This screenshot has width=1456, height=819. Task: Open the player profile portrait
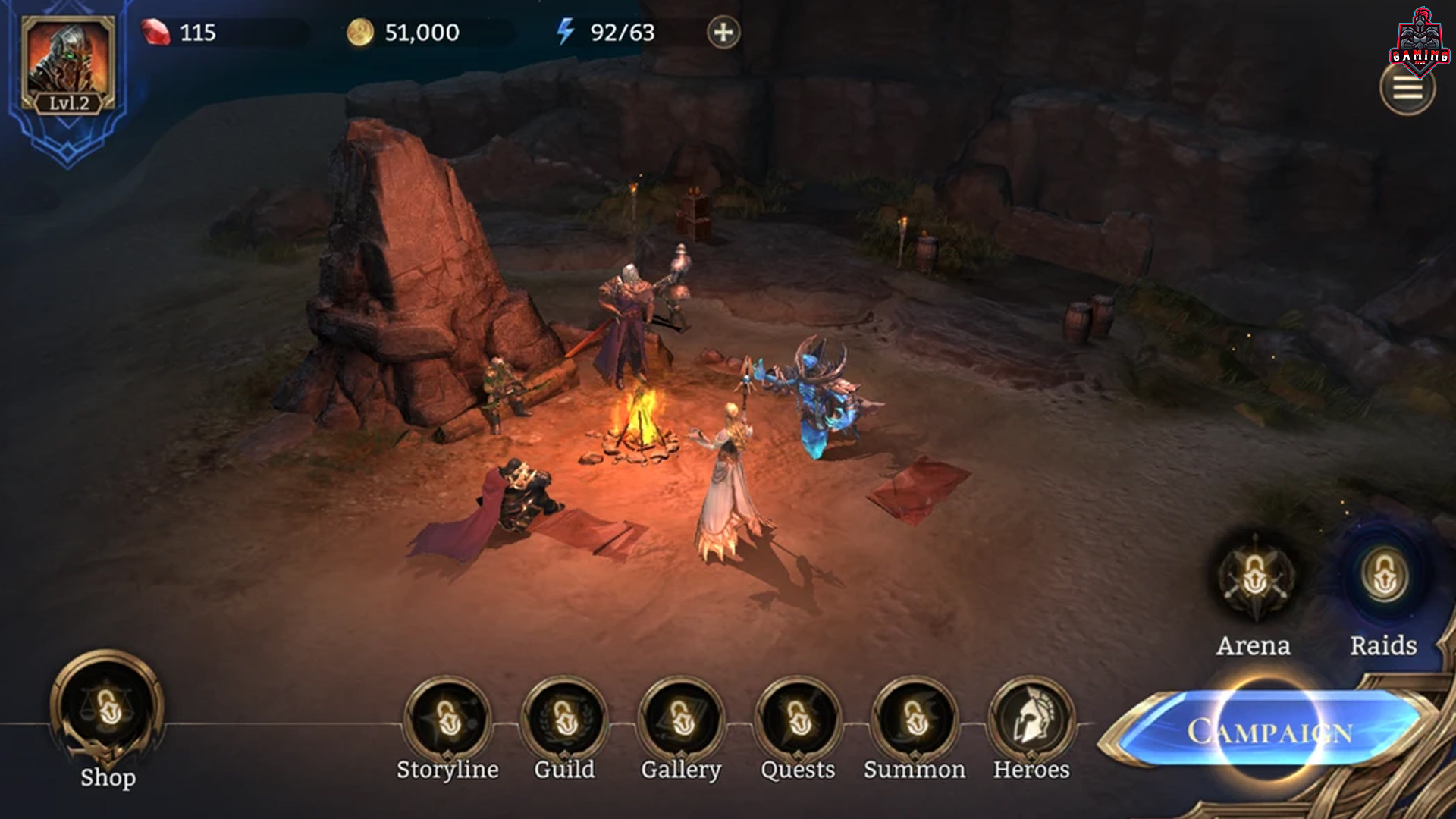pos(68,64)
